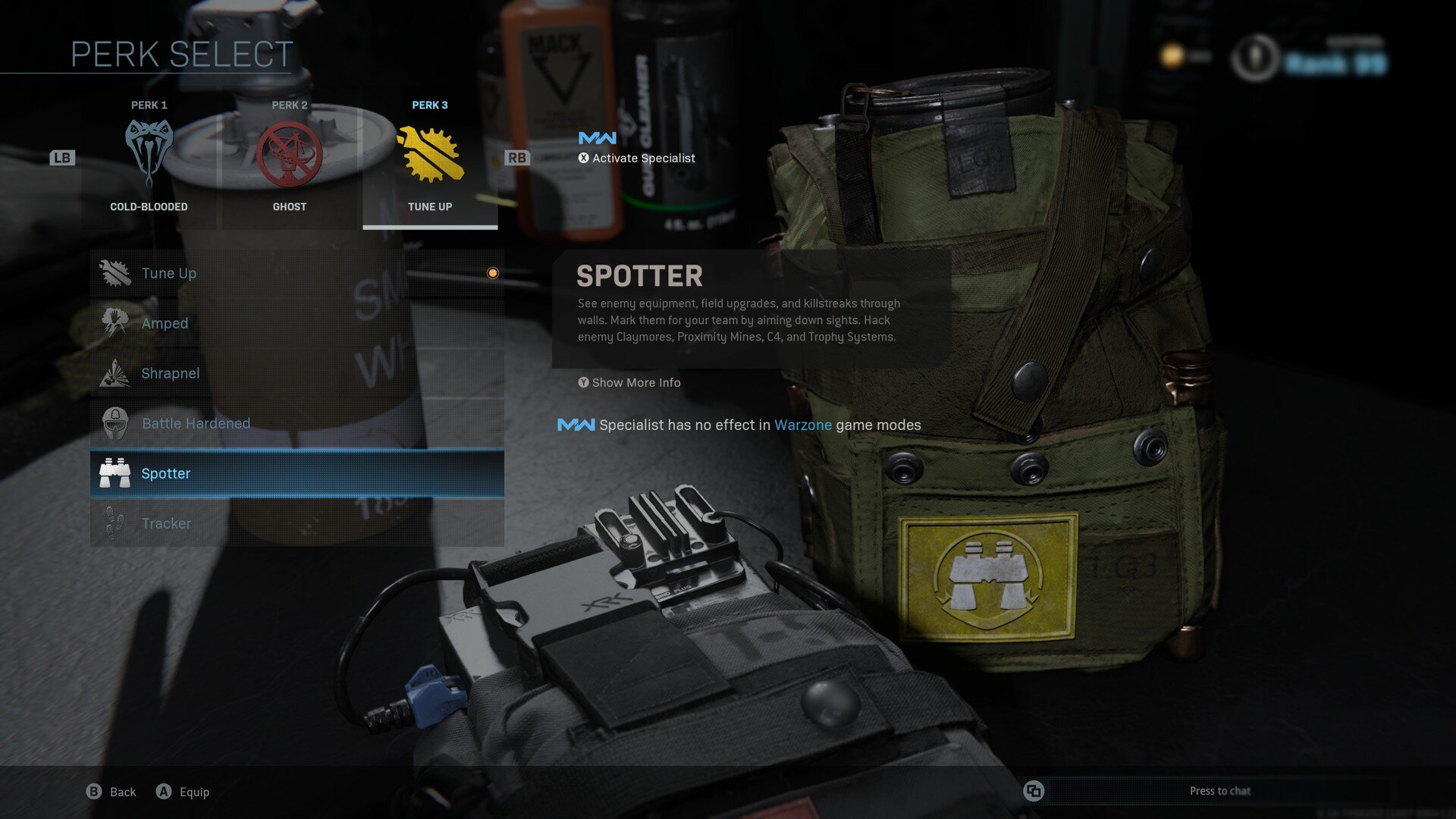
Task: Switch to the Perk 1 Cold-Blooded tab
Action: tap(149, 158)
